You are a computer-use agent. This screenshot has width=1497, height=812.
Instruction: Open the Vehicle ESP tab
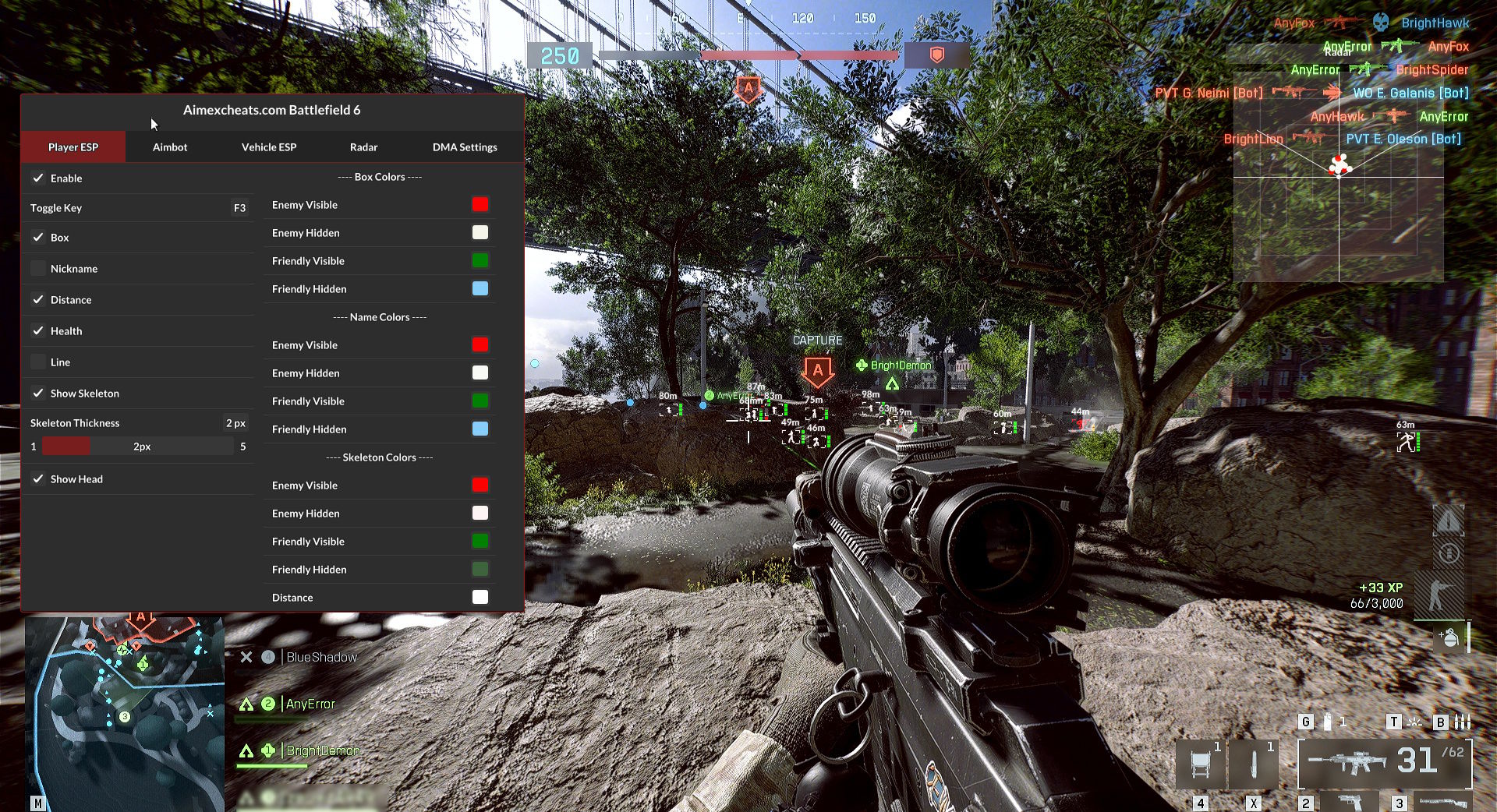[269, 147]
